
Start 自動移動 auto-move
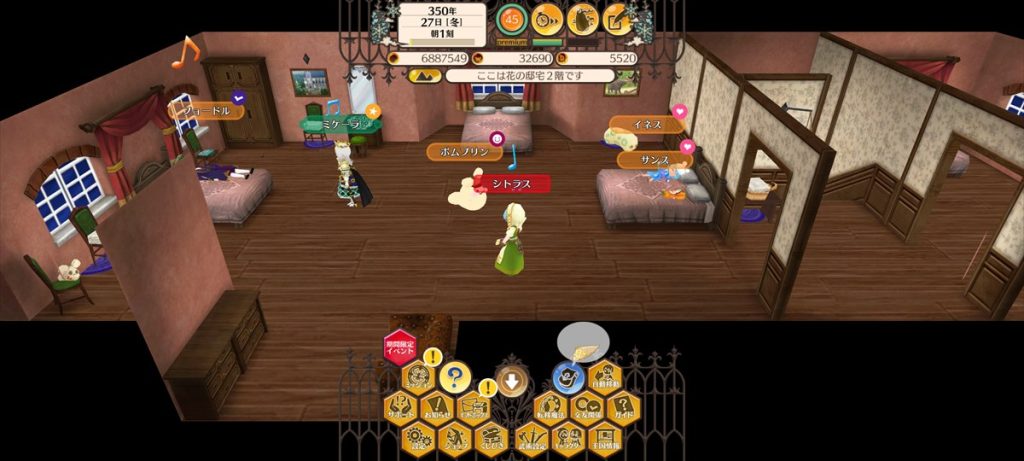(605, 377)
